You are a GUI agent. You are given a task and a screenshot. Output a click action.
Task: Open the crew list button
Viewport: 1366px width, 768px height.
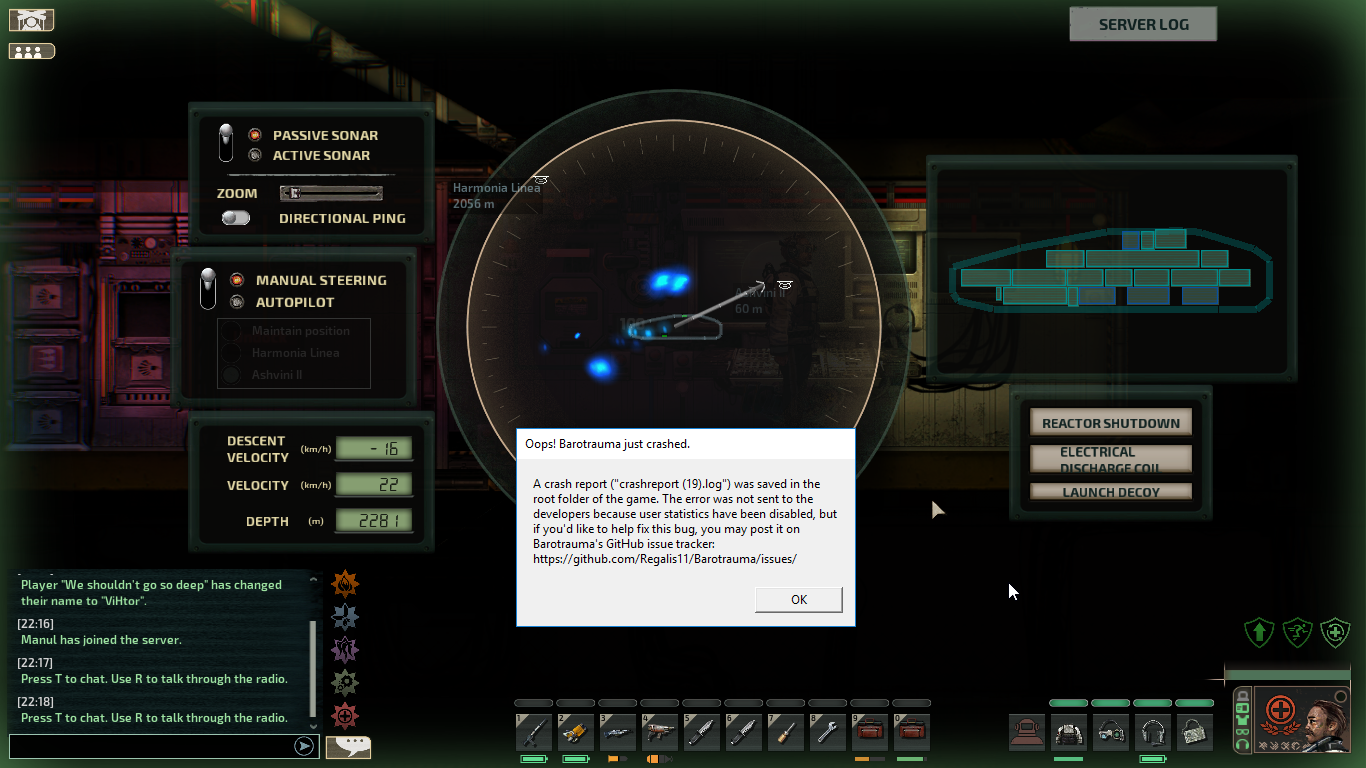31,51
